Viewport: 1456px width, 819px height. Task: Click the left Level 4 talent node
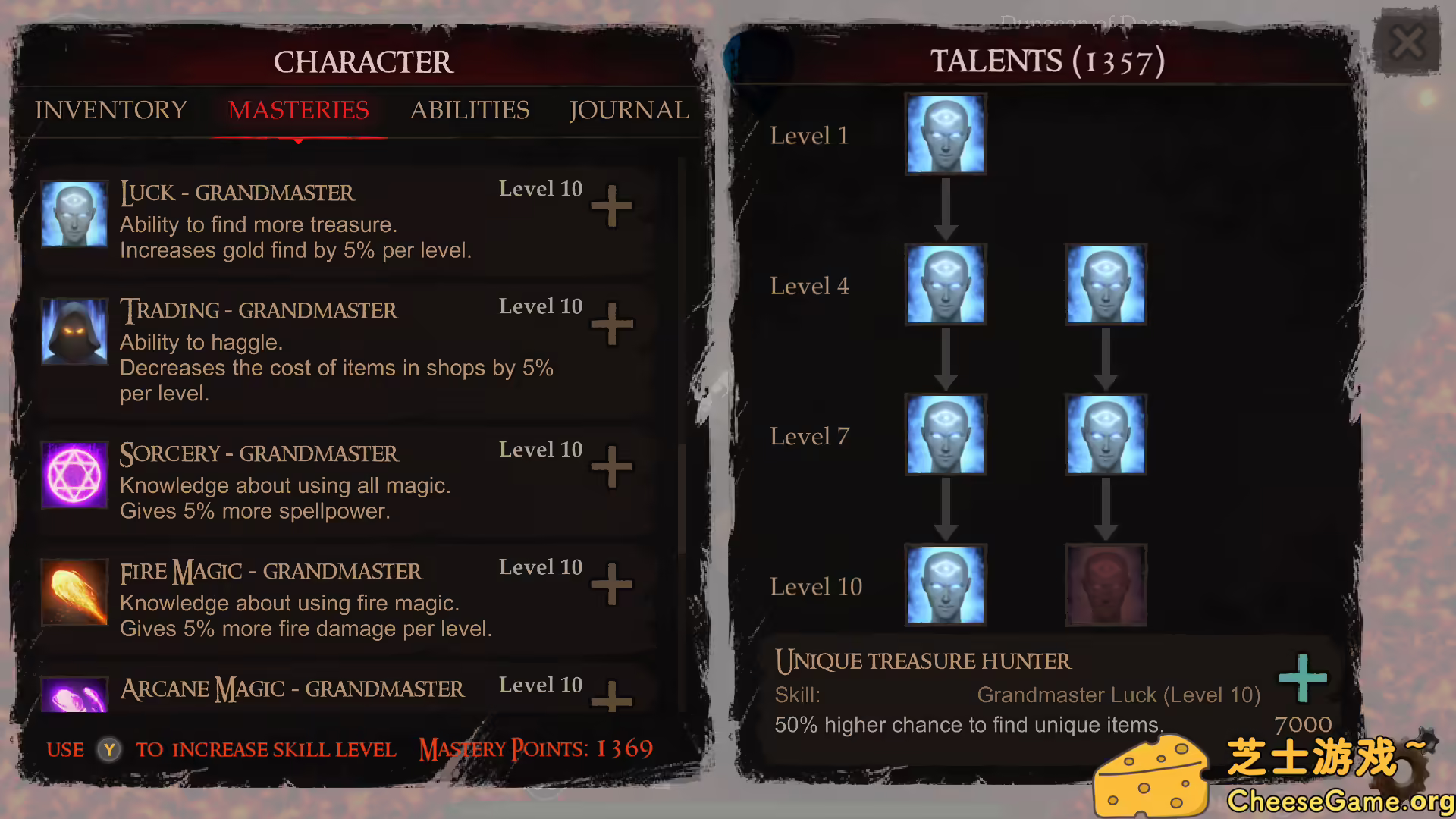(x=945, y=284)
